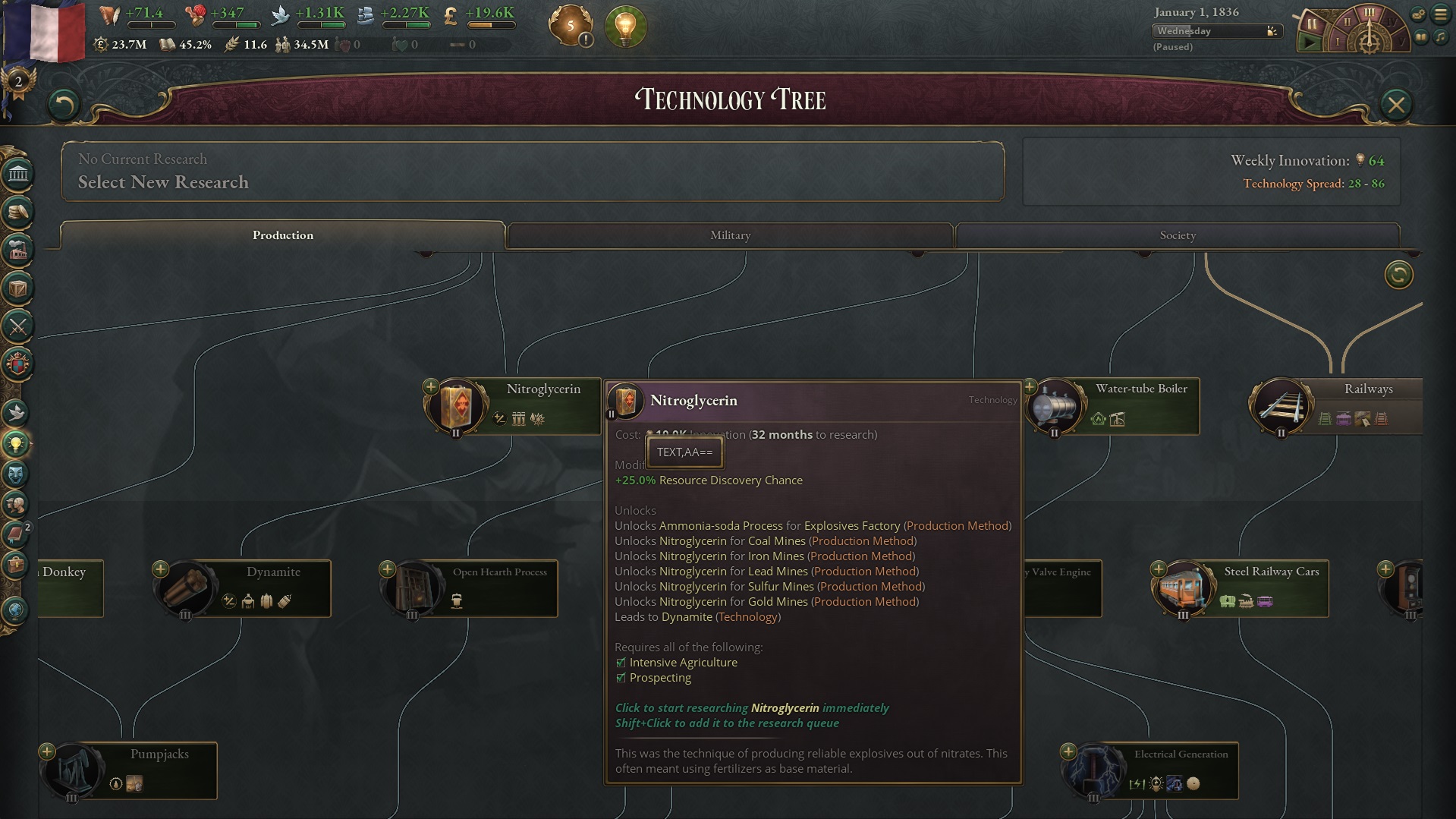This screenshot has height=819, width=1456.
Task: Click the dove Diplomacy icon in sidebar
Action: (17, 414)
